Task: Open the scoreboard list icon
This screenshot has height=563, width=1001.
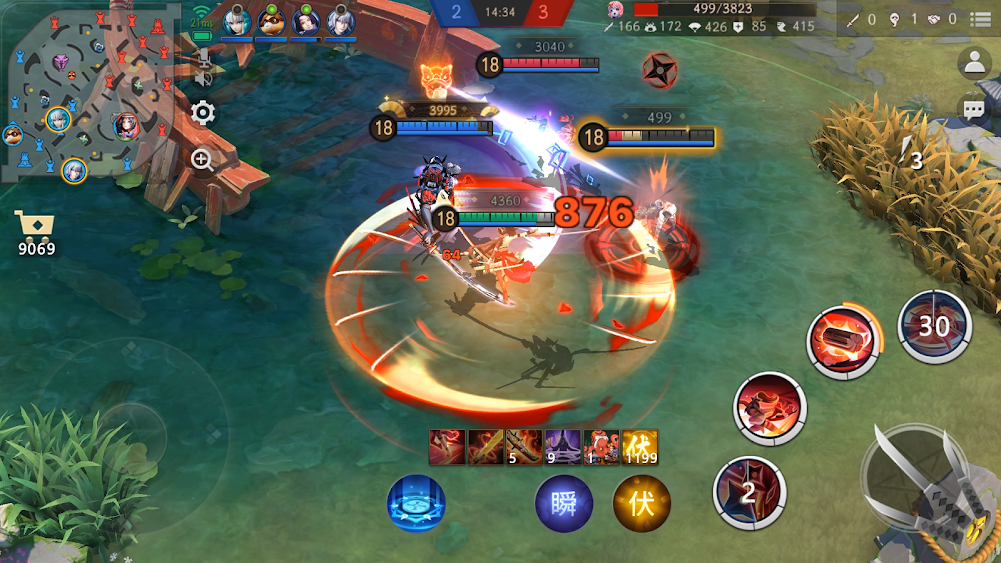Action: pos(981,18)
